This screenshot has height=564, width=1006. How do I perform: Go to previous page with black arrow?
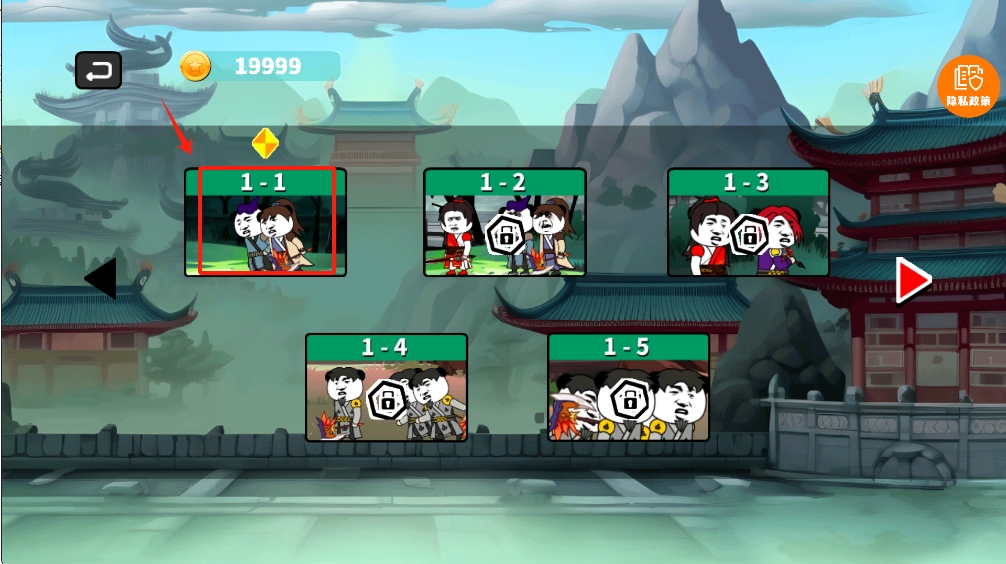pyautogui.click(x=101, y=279)
